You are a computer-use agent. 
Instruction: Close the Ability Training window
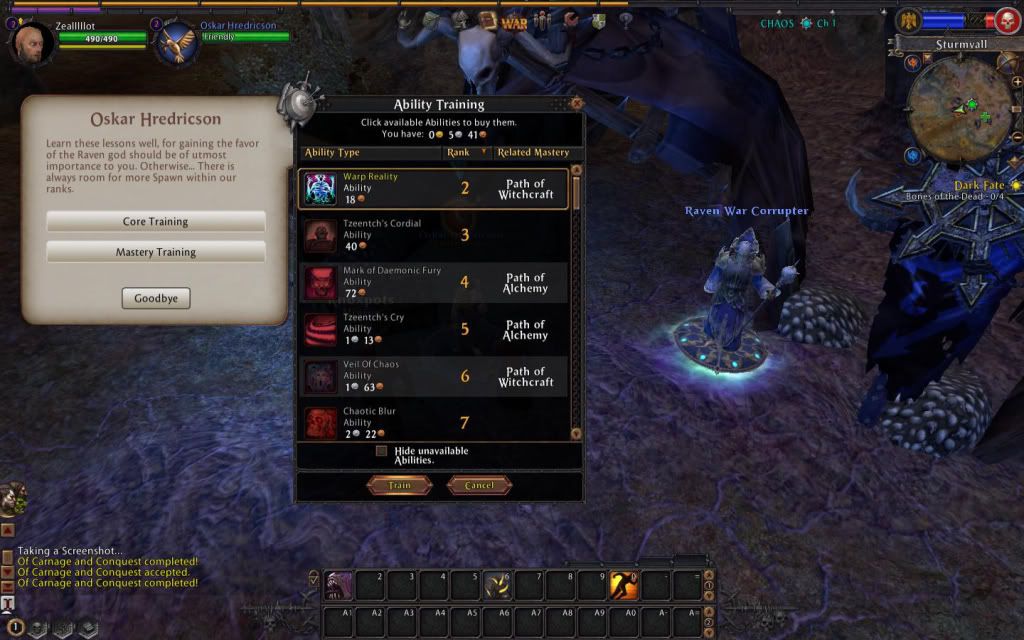tap(576, 102)
